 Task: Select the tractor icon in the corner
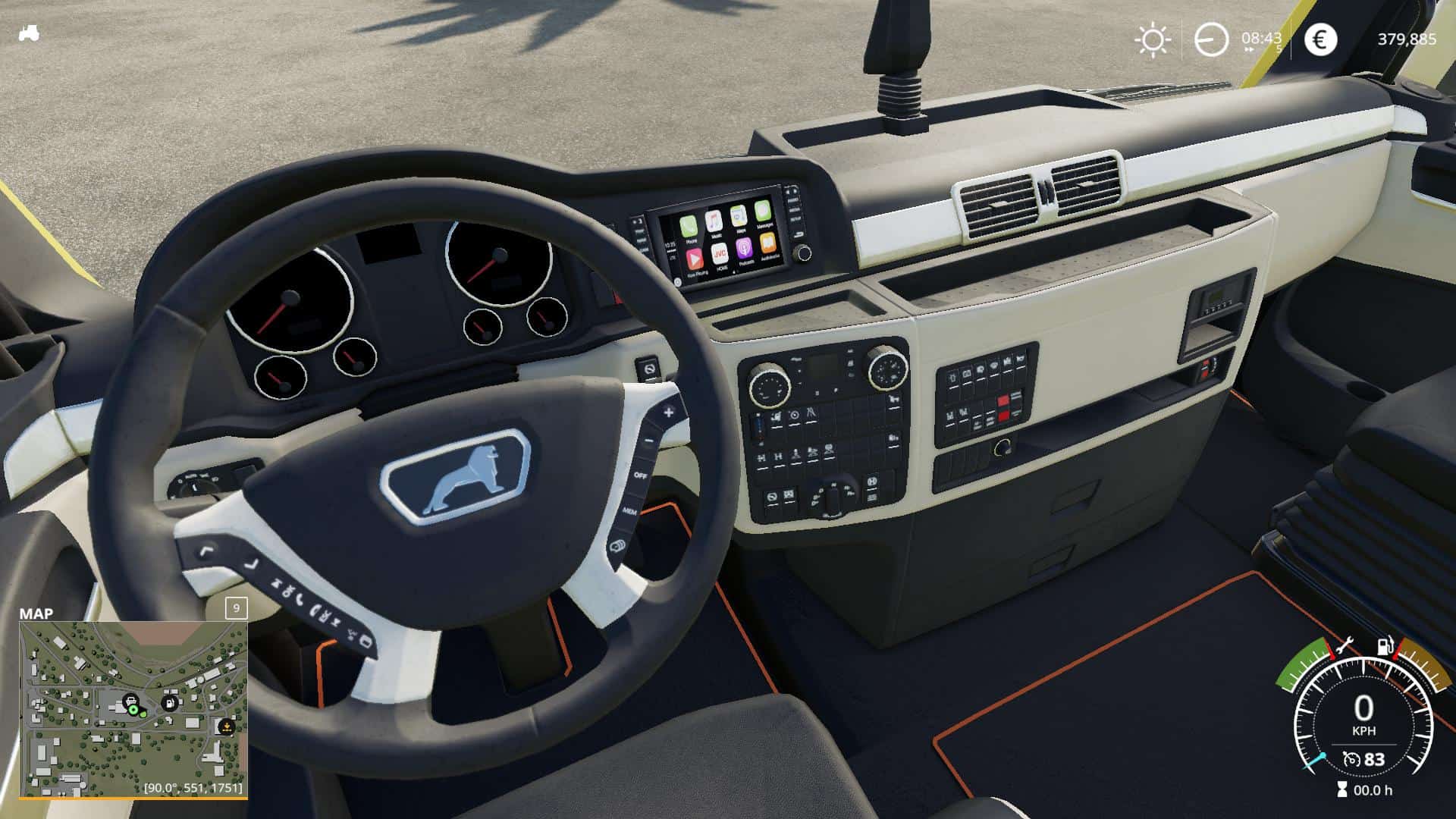pos(29,33)
